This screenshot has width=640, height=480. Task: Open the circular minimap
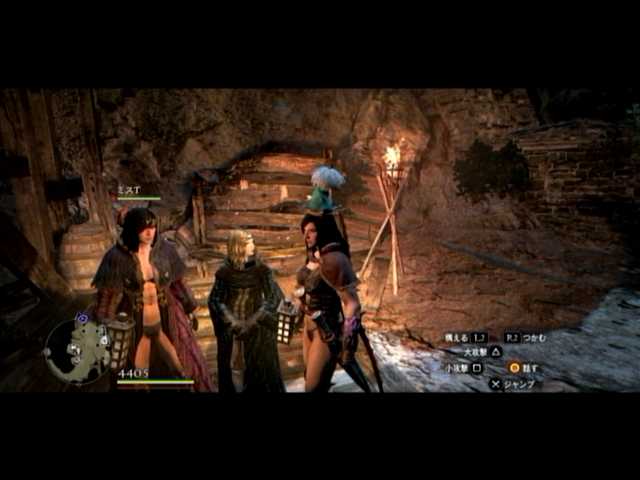pos(77,351)
